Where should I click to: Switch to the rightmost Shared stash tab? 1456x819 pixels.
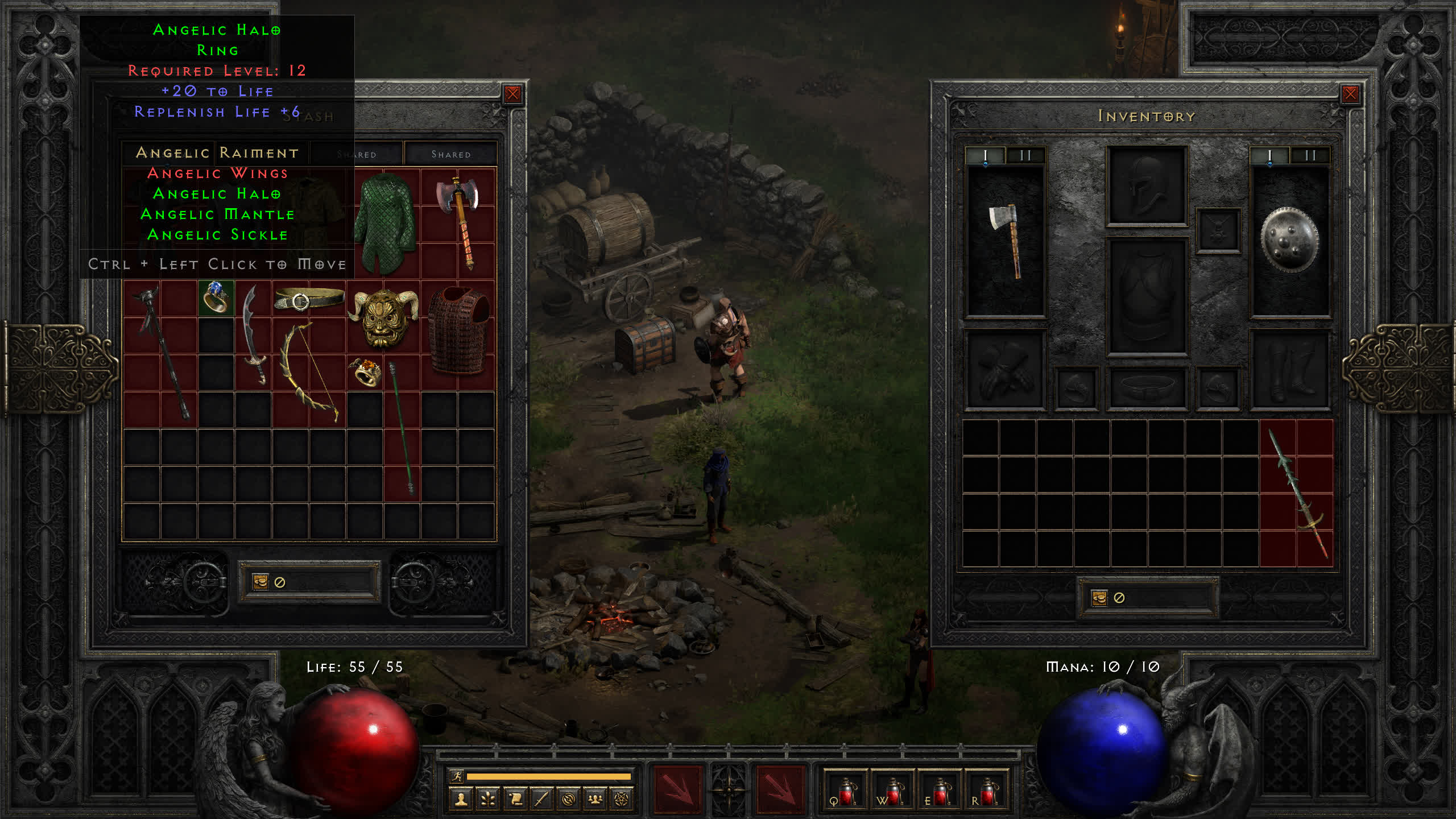[x=450, y=154]
